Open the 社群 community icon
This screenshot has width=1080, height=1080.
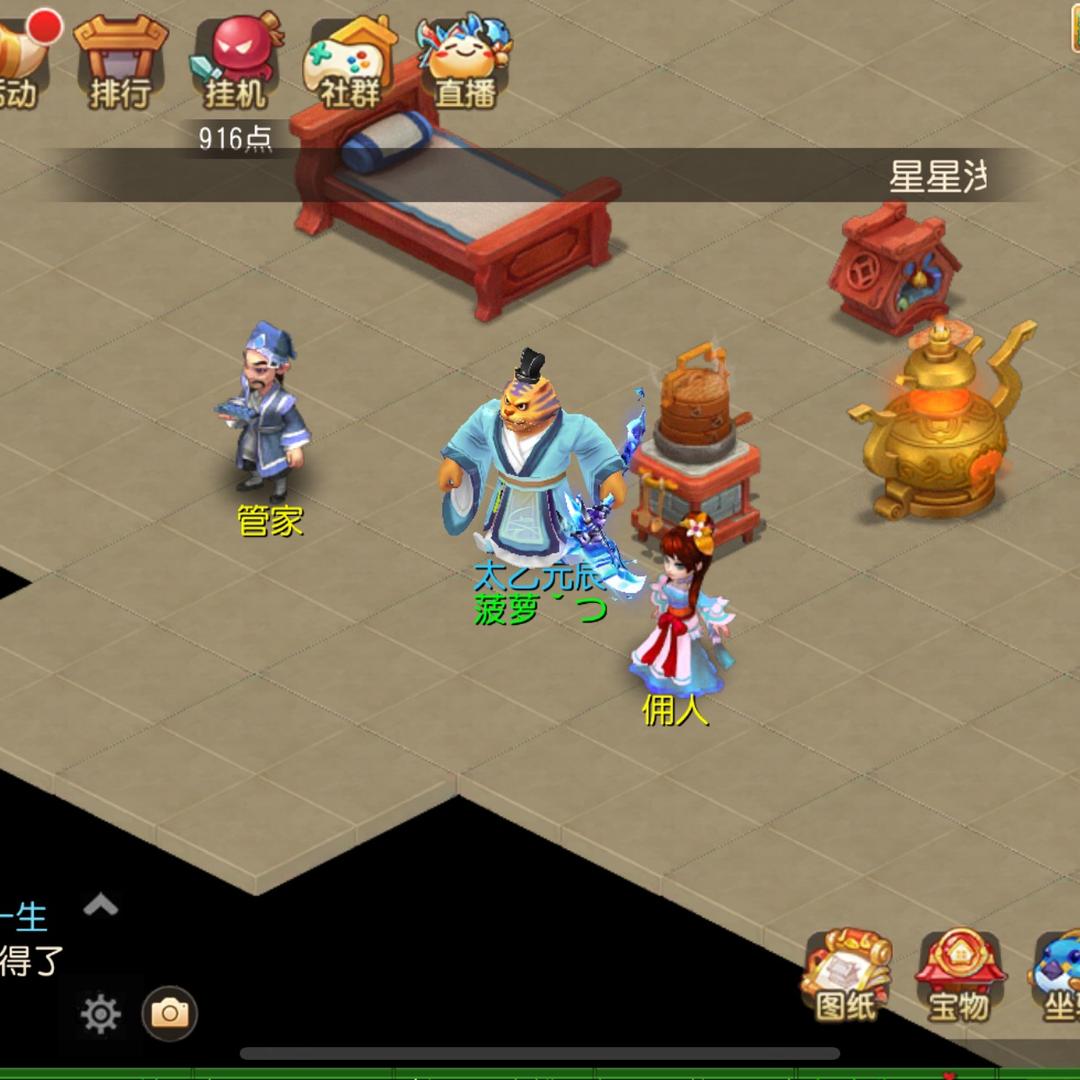tap(351, 60)
